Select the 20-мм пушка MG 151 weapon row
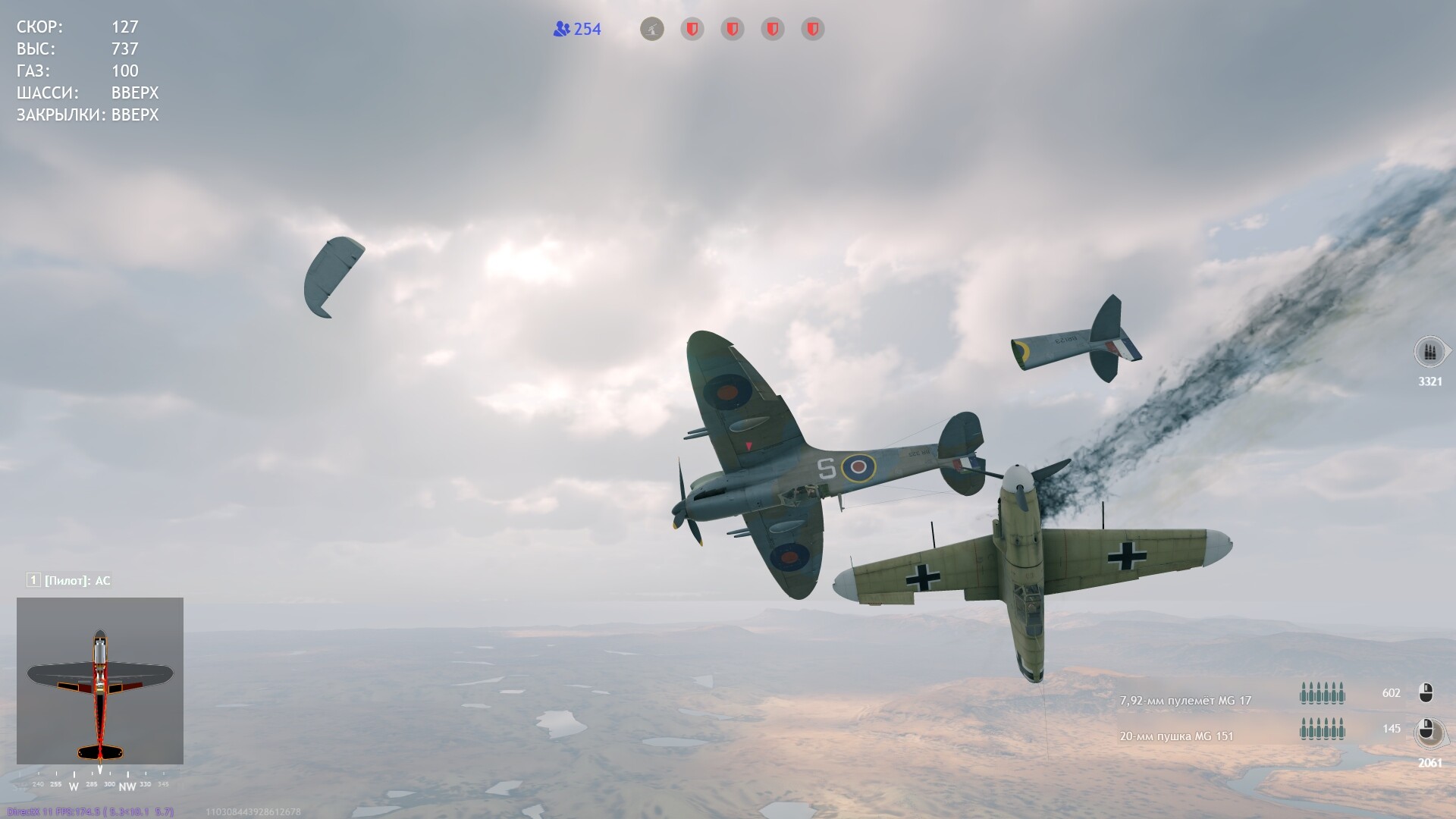1456x819 pixels. pos(1176,736)
